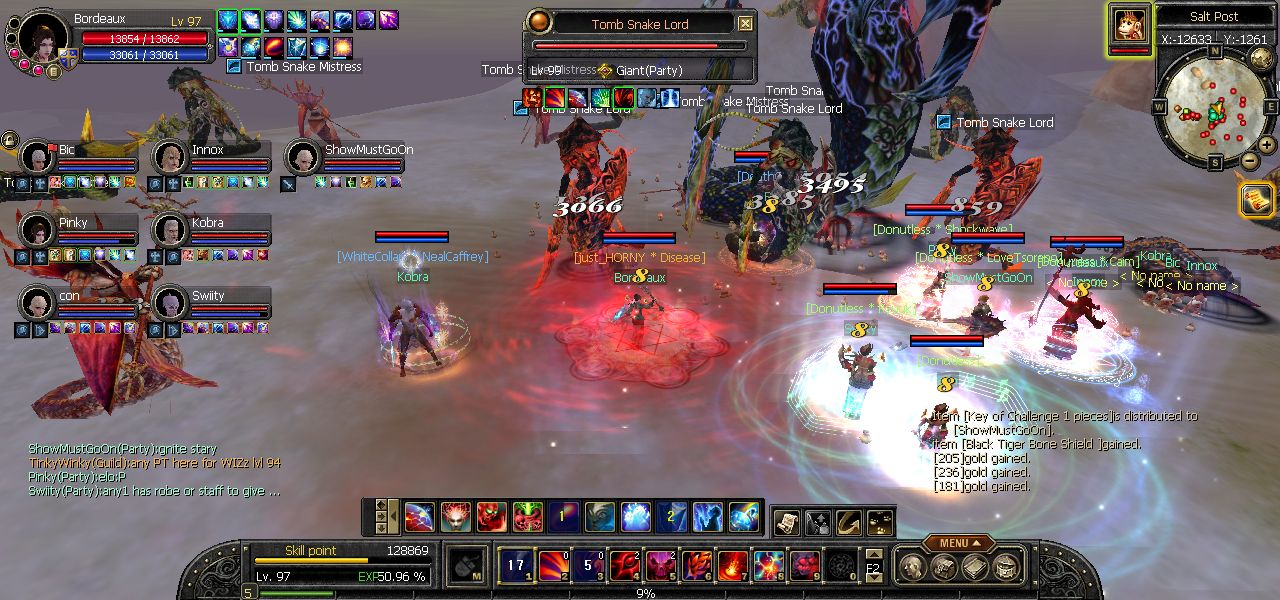This screenshot has width=1280, height=600.
Task: Choose party member Kobra's portrait
Action: click(x=169, y=230)
